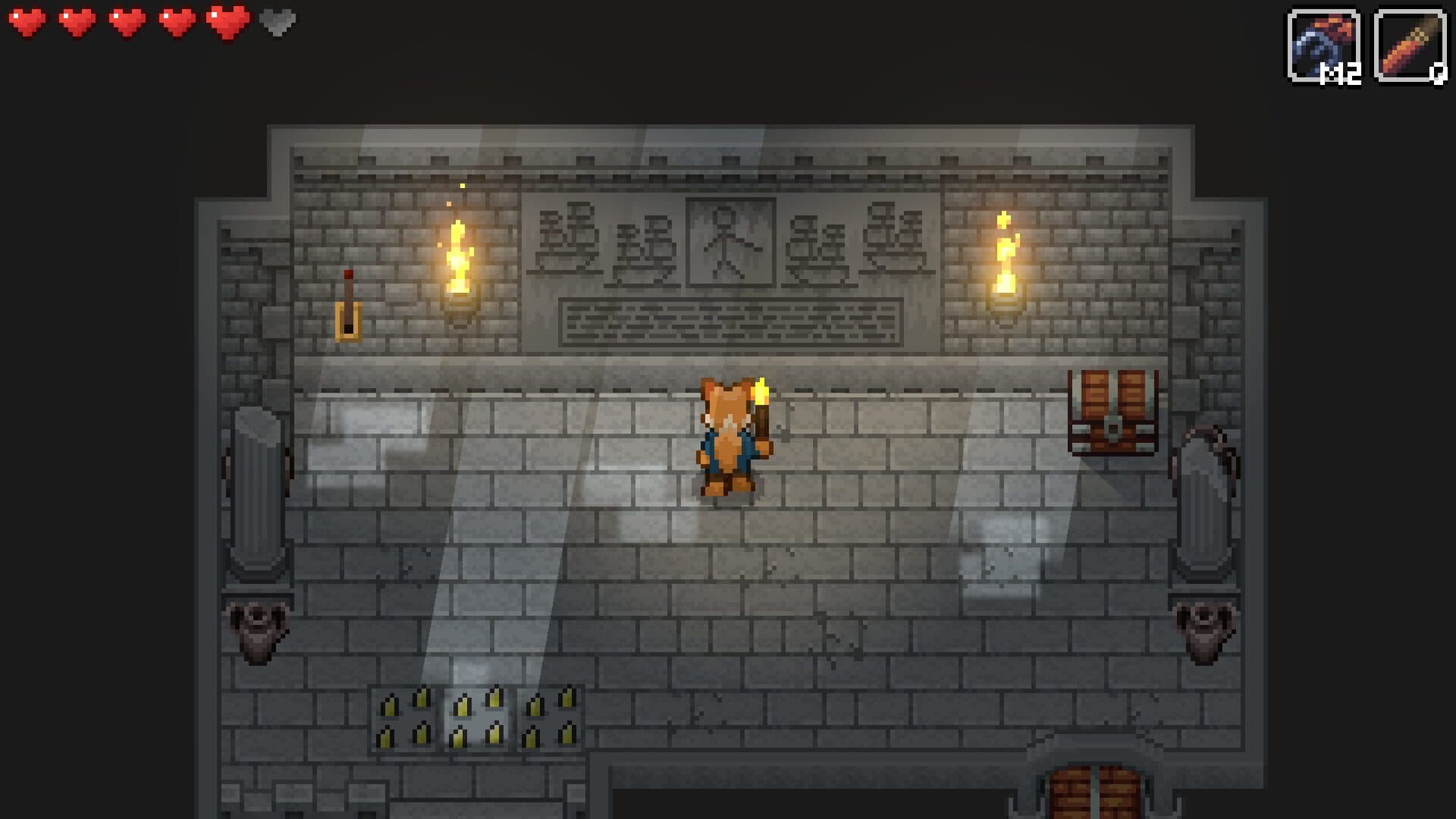
Task: Select the grappling hook item slot
Action: pos(1323,45)
